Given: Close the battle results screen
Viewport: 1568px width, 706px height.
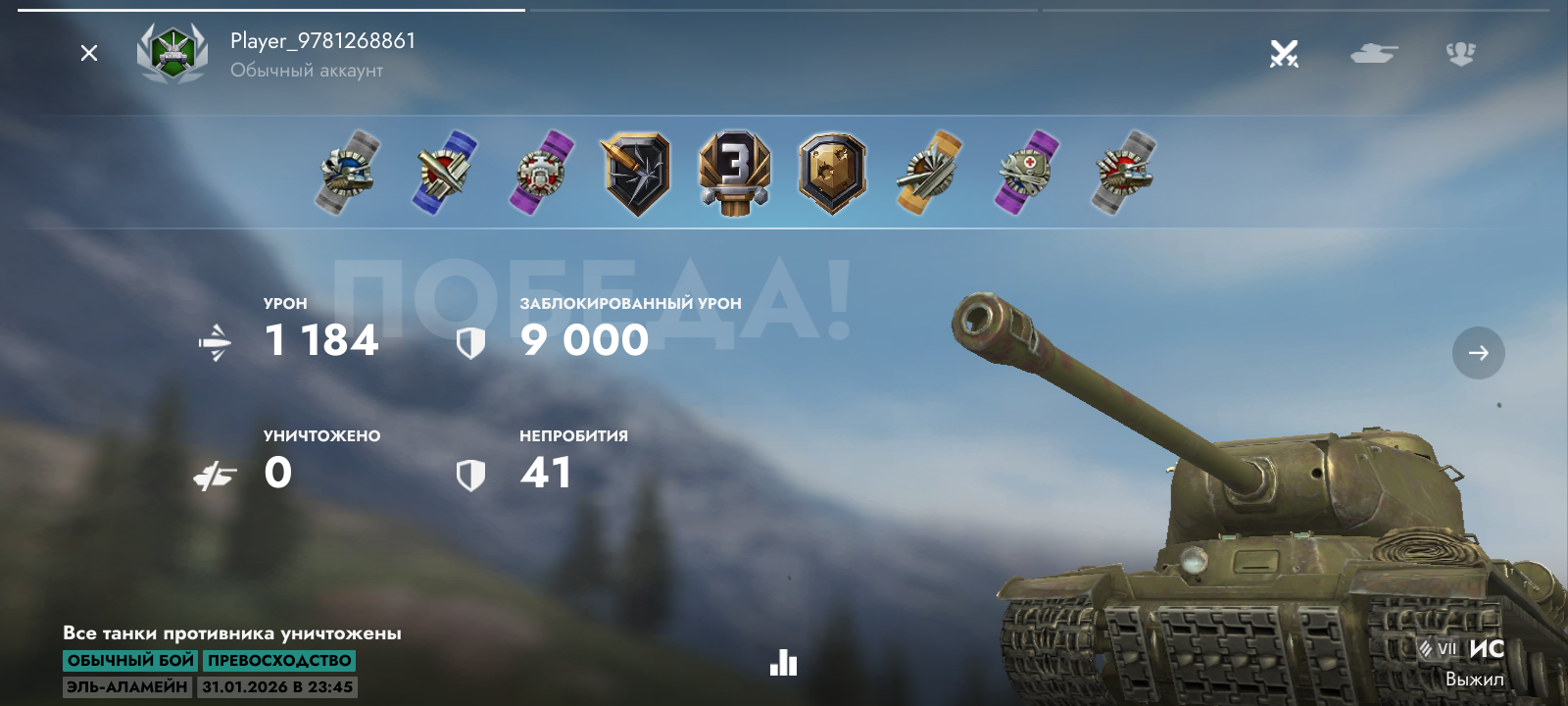Looking at the screenshot, I should 89,53.
